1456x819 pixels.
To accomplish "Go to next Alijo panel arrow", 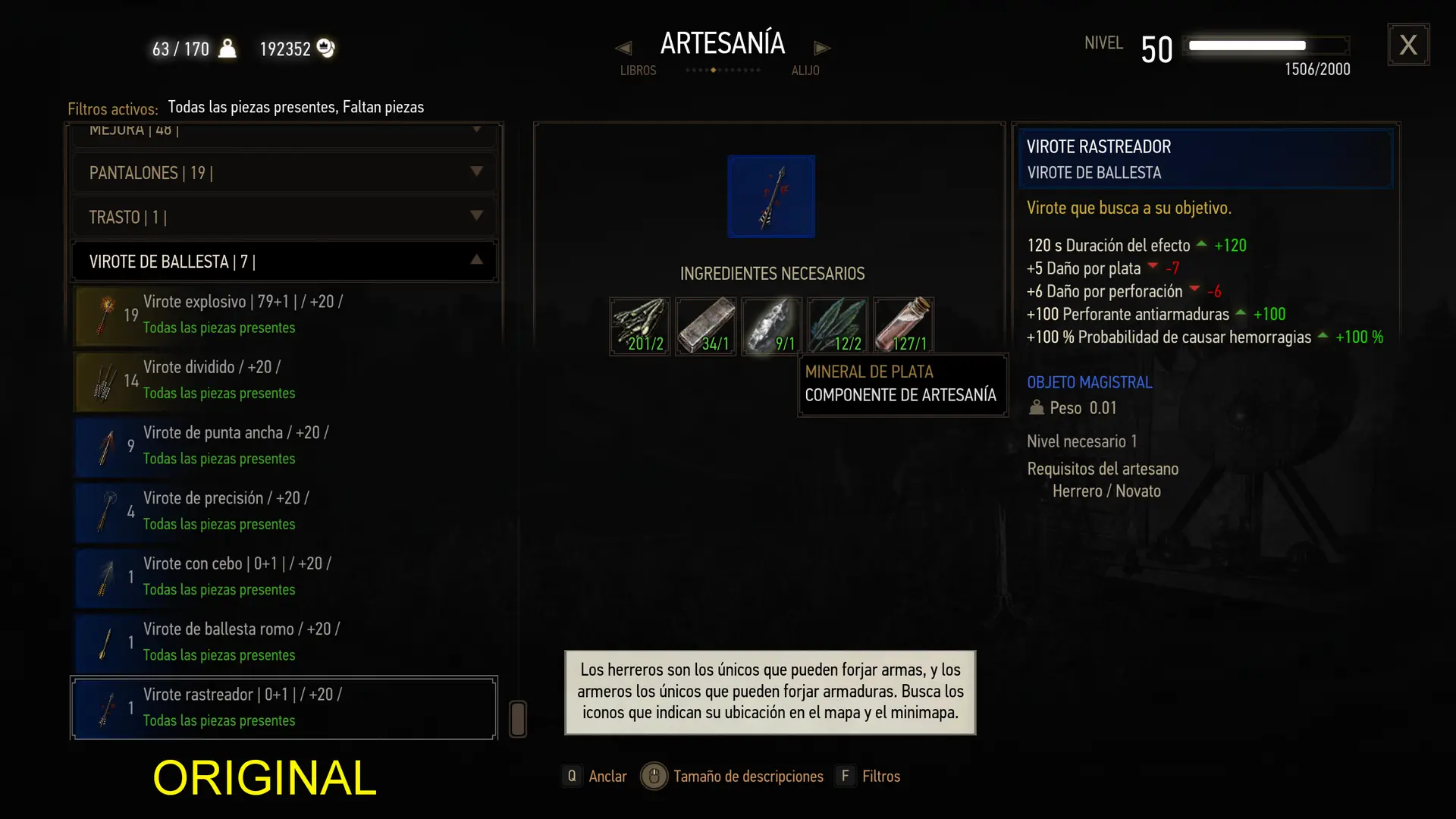I will [x=822, y=49].
